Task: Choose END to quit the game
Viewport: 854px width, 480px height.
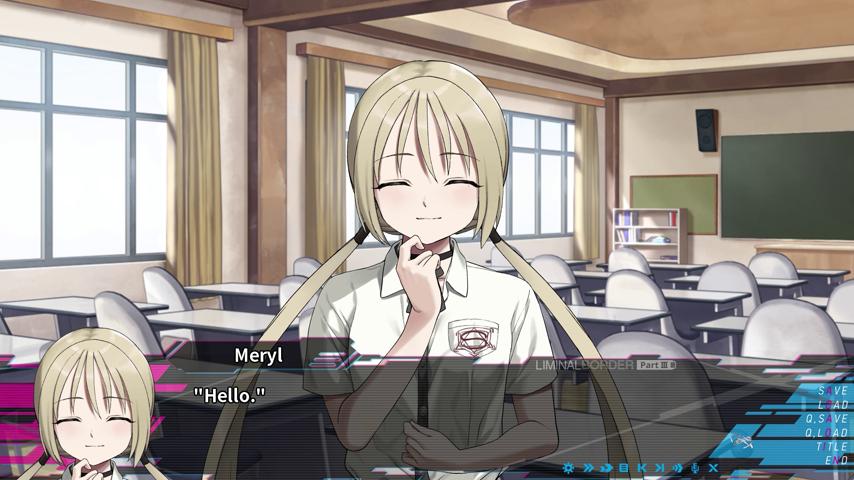Action: click(x=836, y=460)
